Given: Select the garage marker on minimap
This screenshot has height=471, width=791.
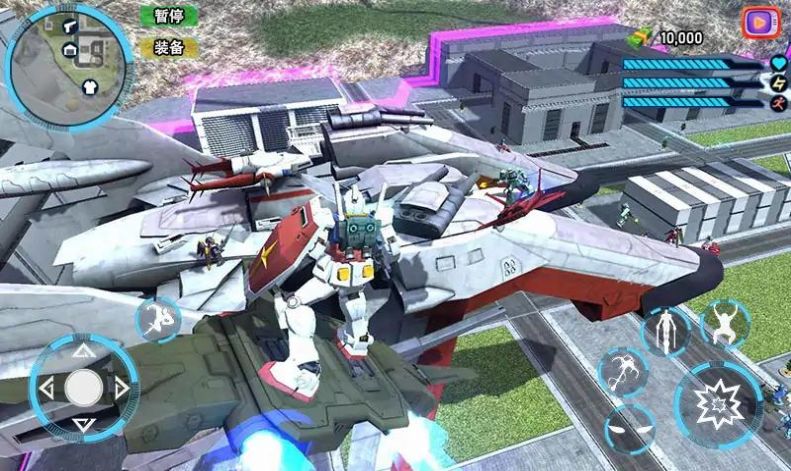Looking at the screenshot, I should pyautogui.click(x=70, y=50).
